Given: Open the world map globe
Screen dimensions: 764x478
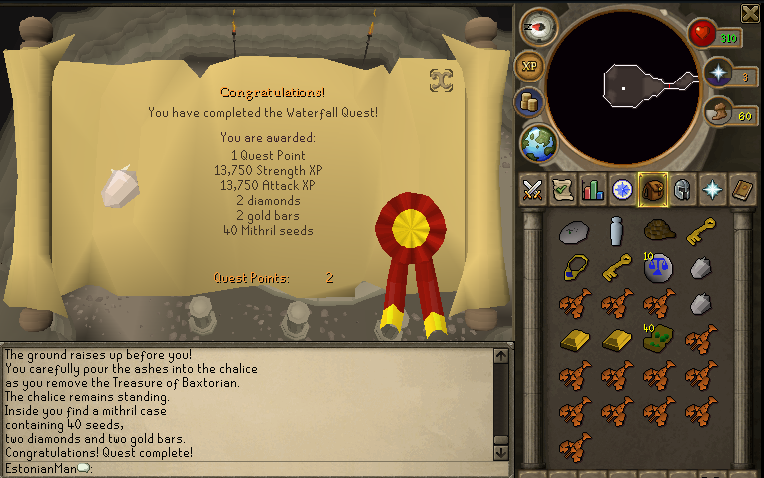Looking at the screenshot, I should pyautogui.click(x=538, y=141).
